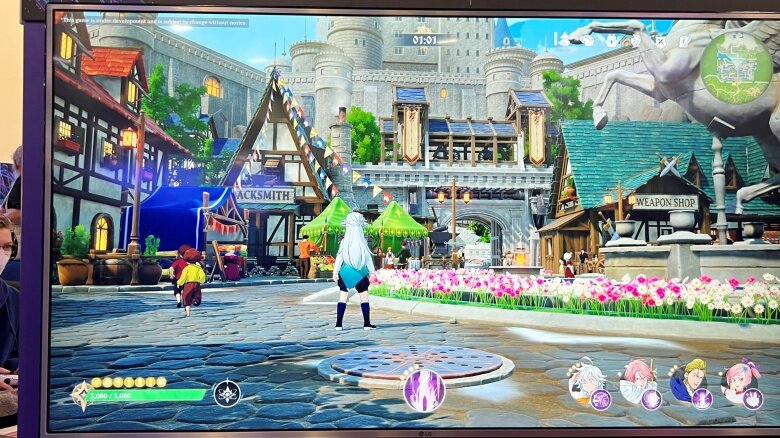The image size is (780, 438).
Task: Click the round atom-like emblem beside health bar
Action: 227,393
